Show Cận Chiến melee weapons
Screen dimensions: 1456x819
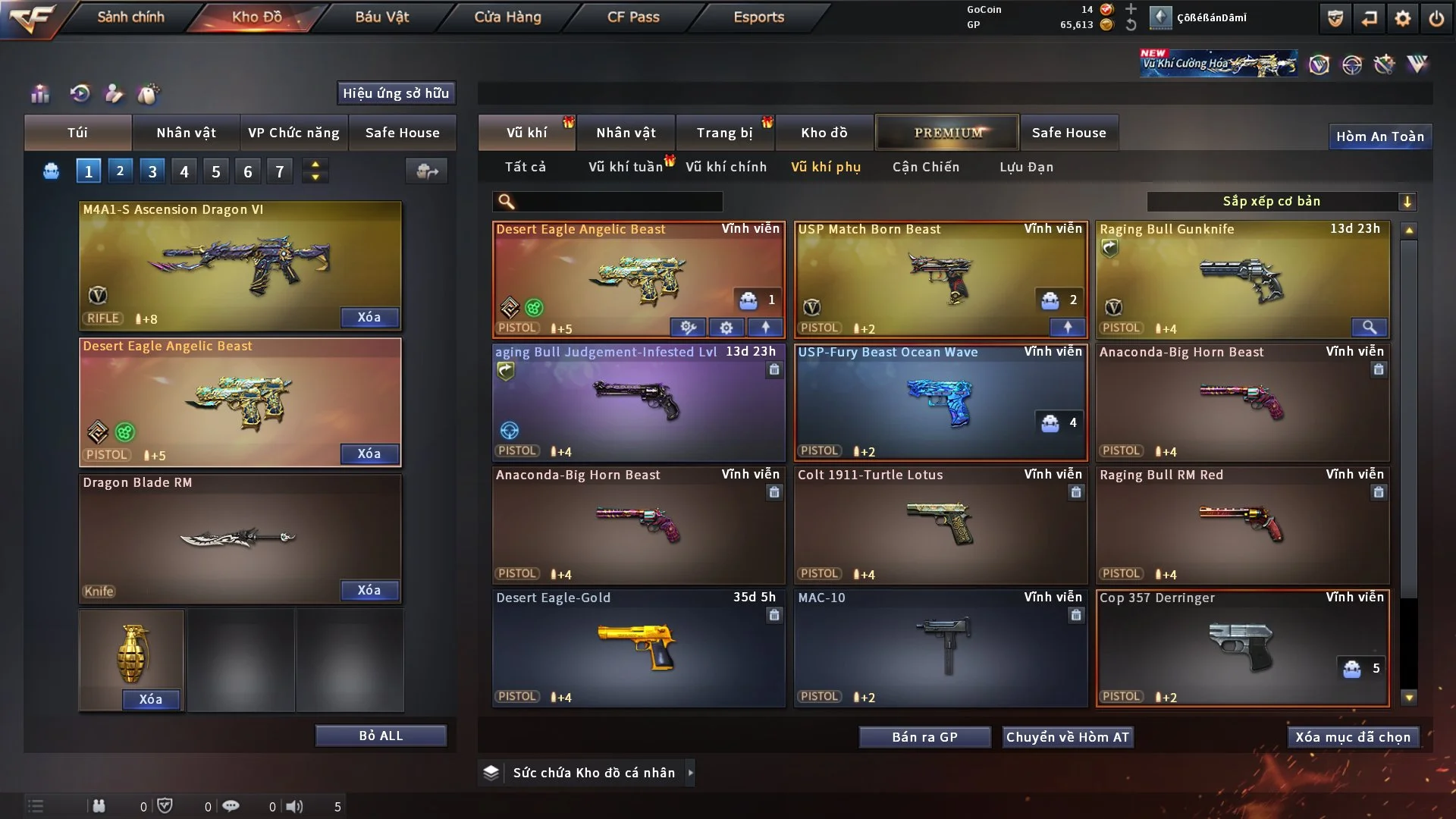[x=925, y=167]
